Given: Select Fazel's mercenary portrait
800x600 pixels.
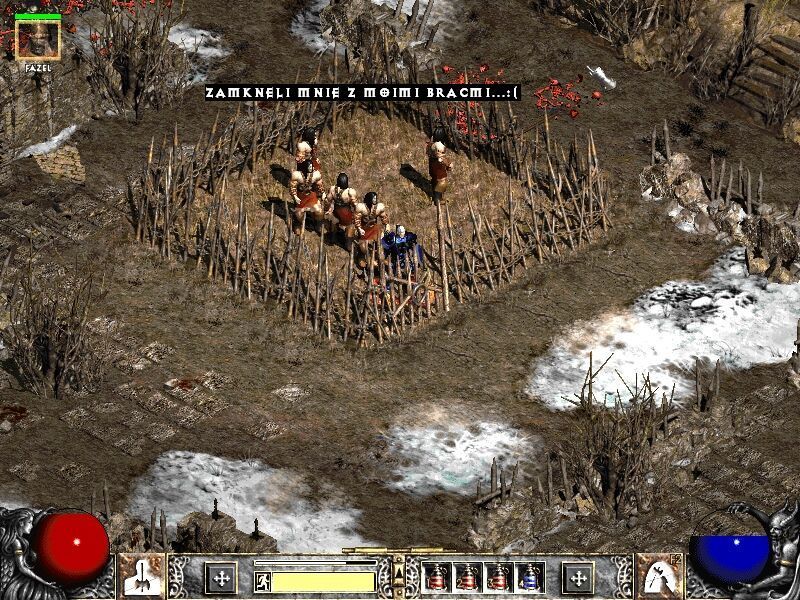Looking at the screenshot, I should pos(38,39).
